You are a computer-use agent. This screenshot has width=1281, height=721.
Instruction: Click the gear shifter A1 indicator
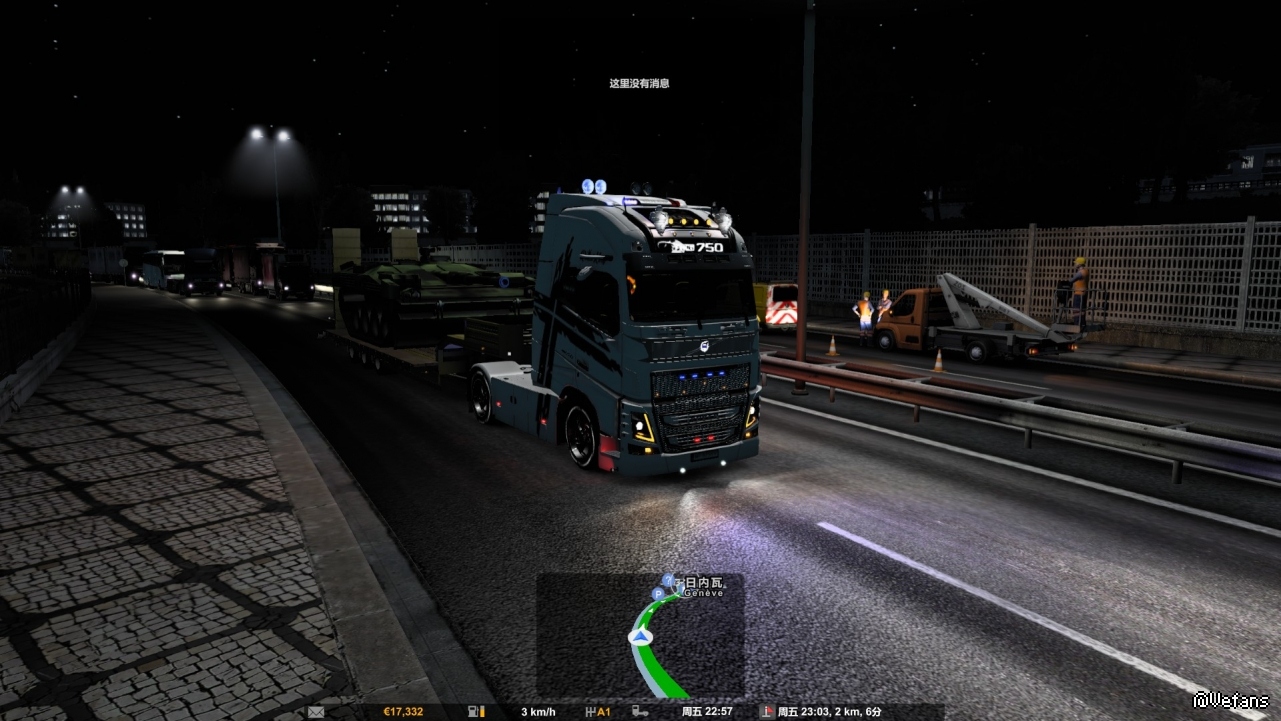(x=598, y=712)
